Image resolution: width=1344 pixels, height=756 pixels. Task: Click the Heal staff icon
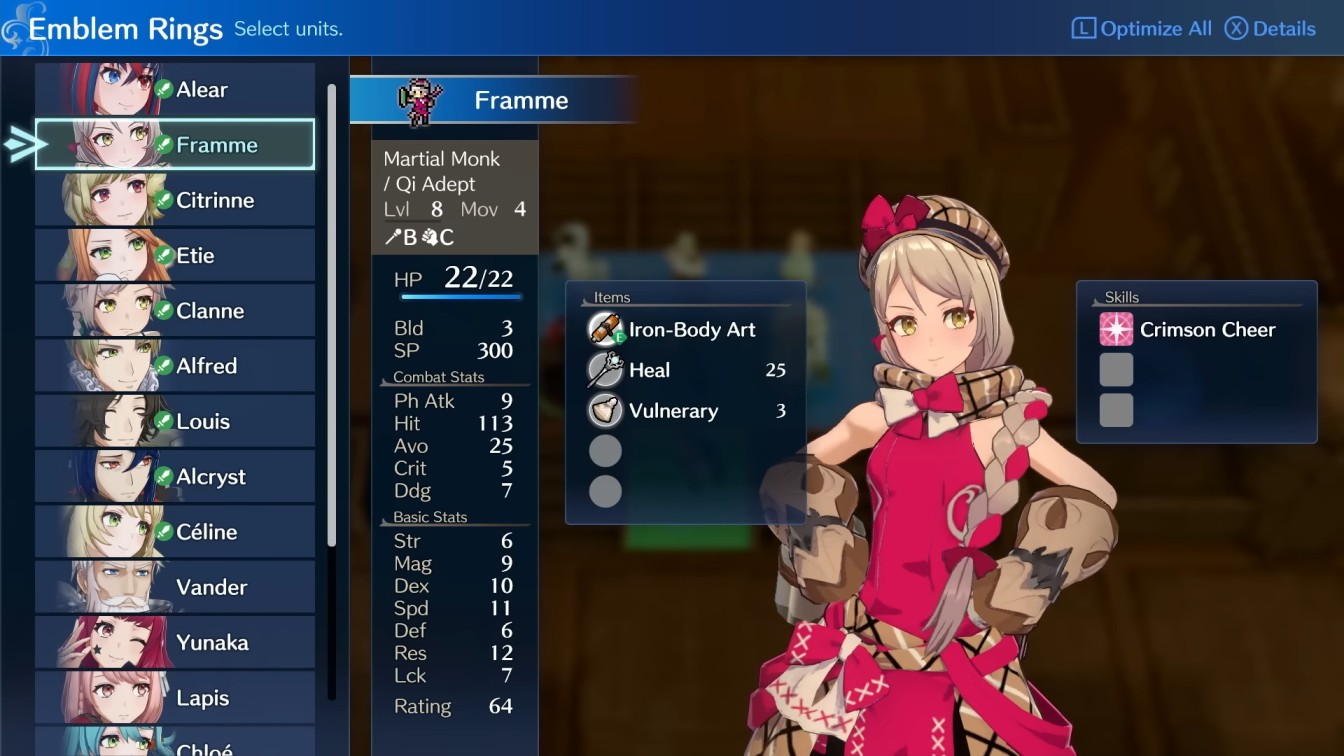point(605,370)
